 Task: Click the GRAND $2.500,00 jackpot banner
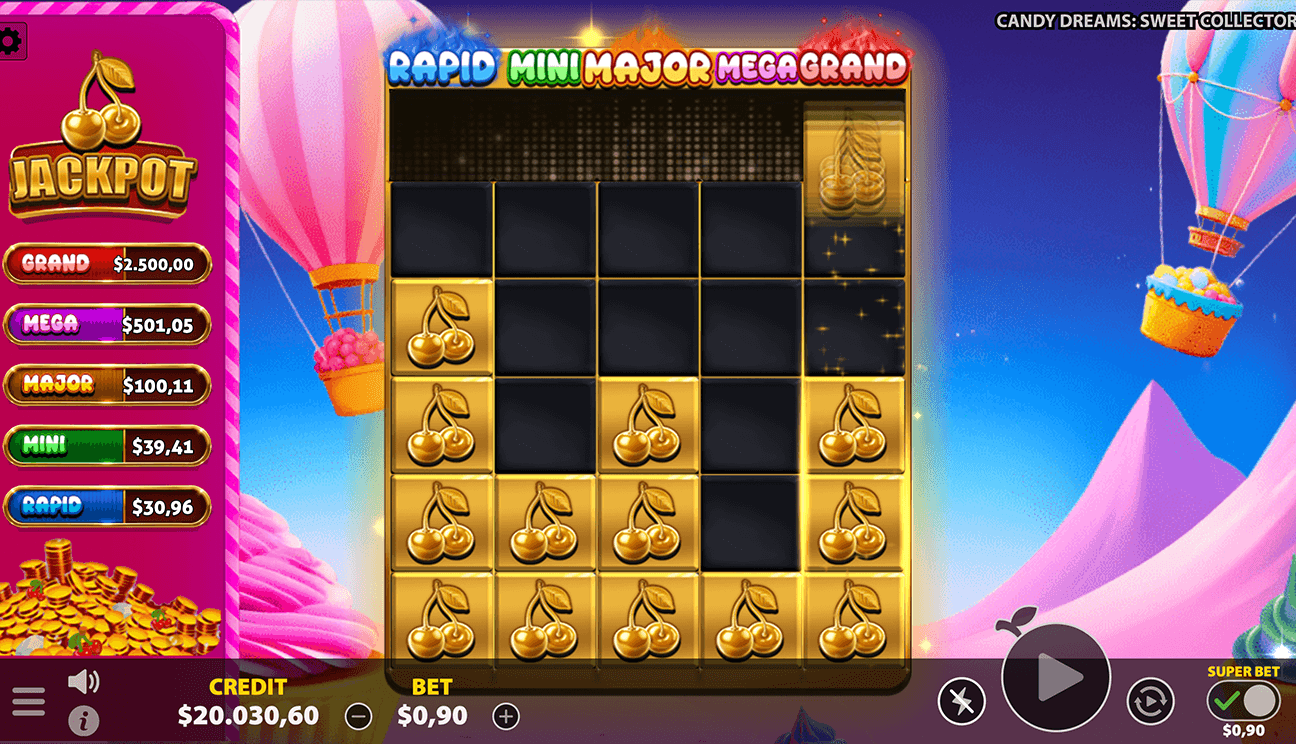pyautogui.click(x=108, y=263)
